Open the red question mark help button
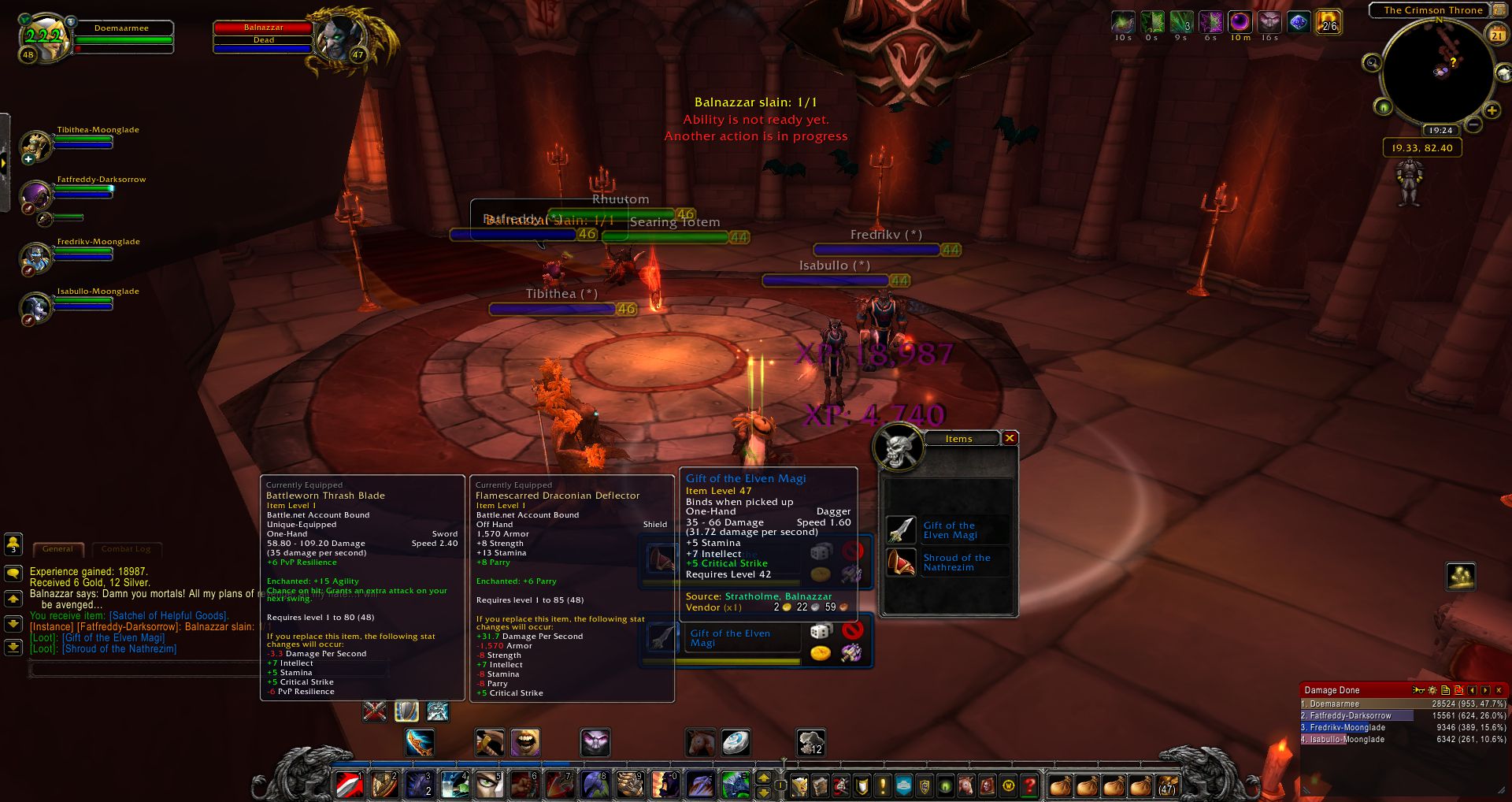The width and height of the screenshot is (1512, 802). (x=1029, y=785)
